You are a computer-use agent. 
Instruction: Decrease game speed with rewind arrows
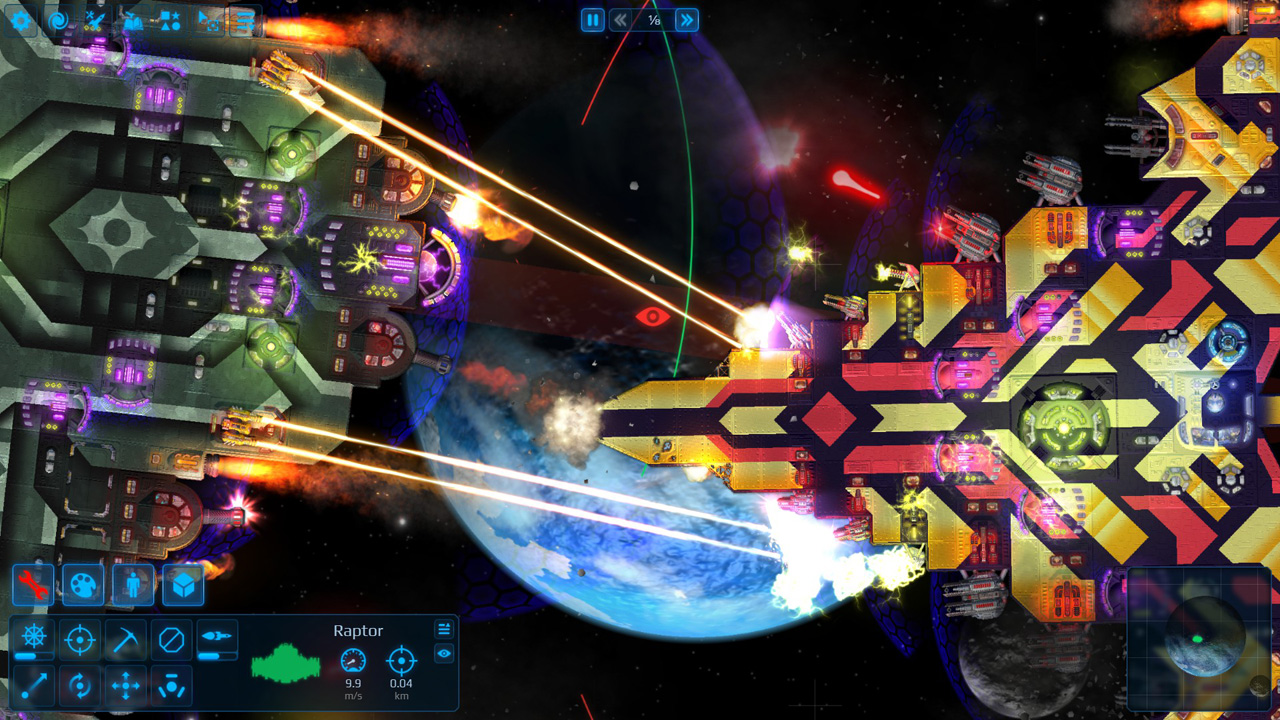620,20
